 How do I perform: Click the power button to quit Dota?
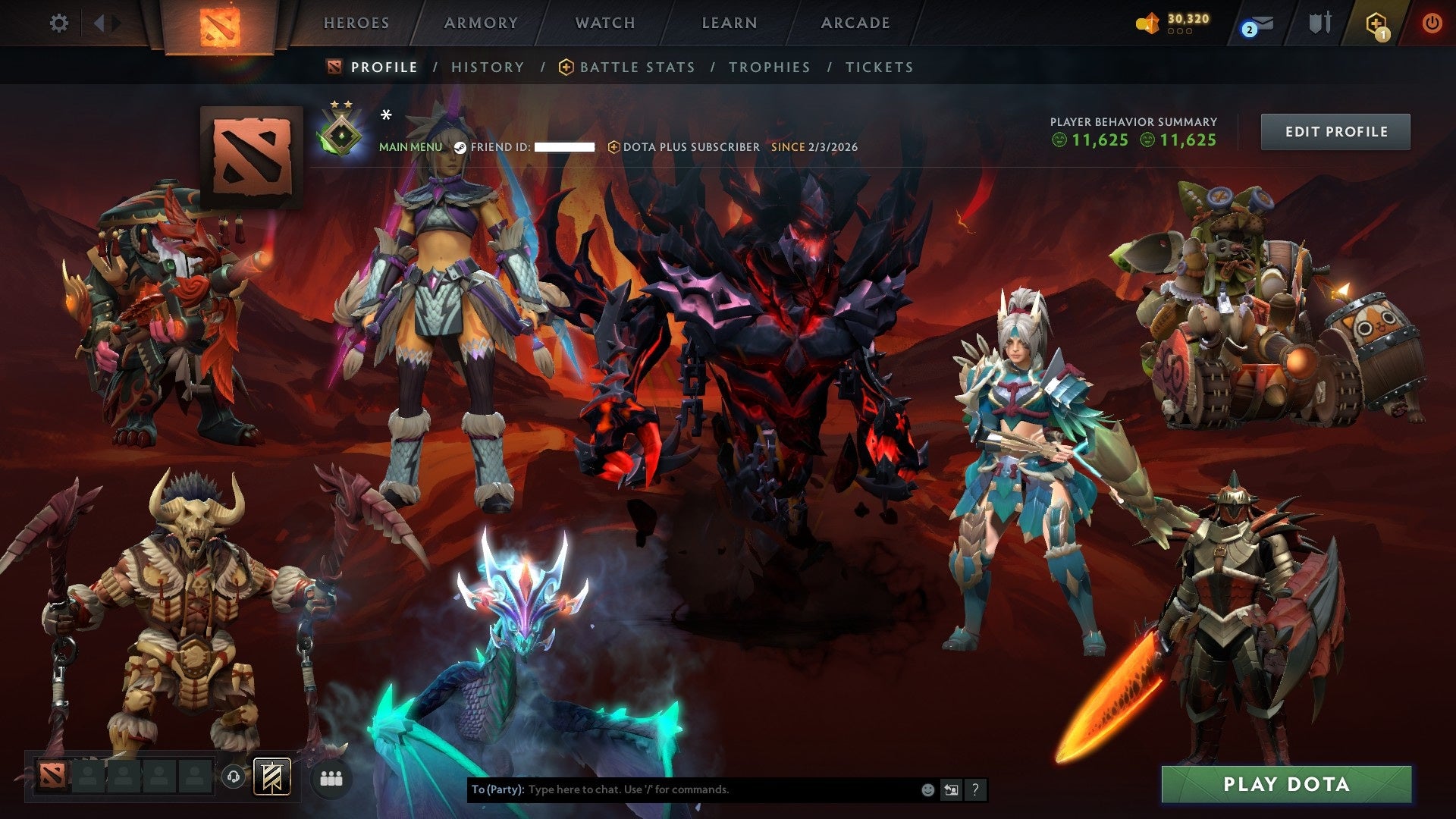(x=1432, y=23)
